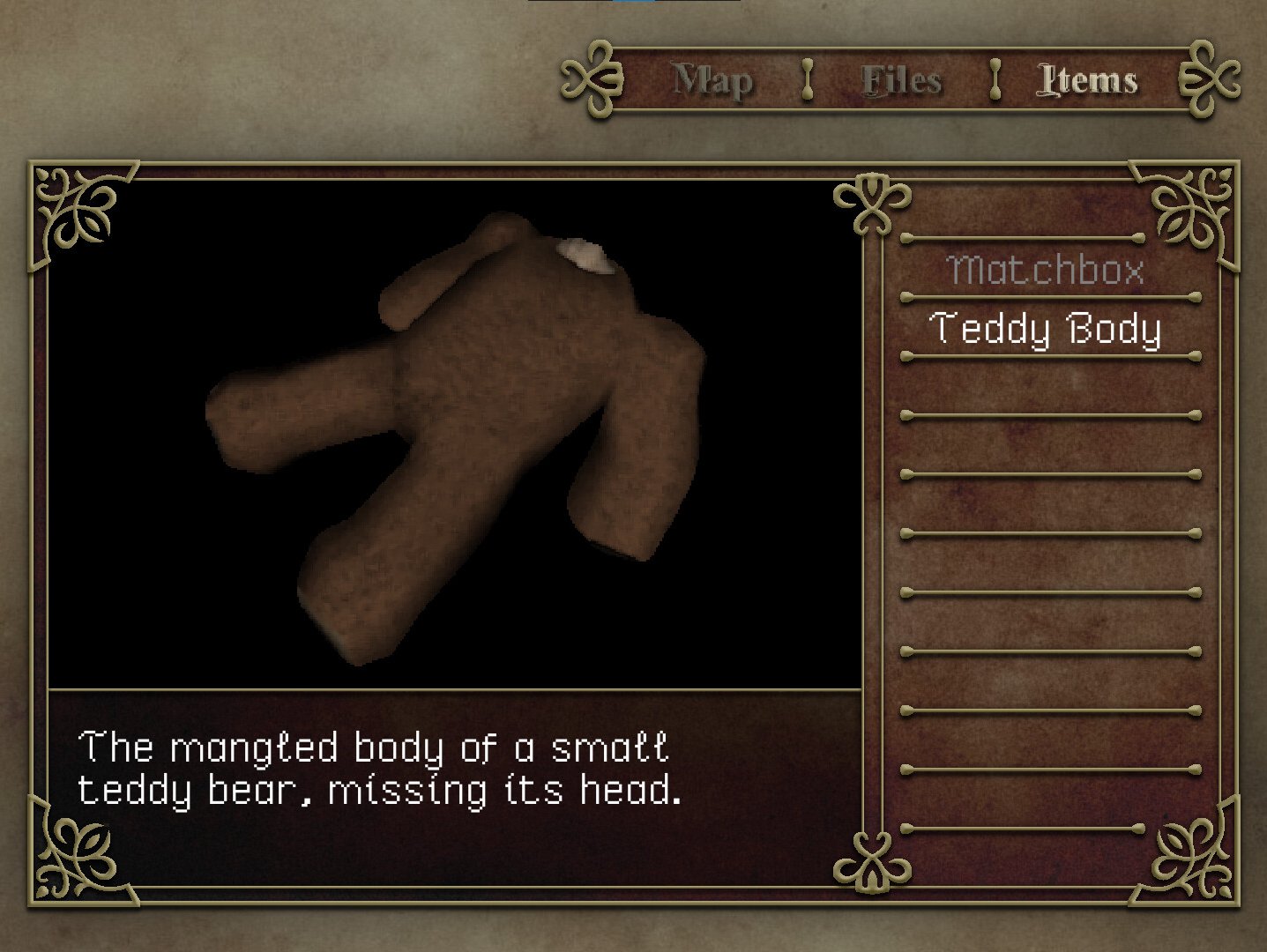Viewport: 1267px width, 952px height.
Task: Choose the Teddy Body item entry
Action: pyautogui.click(x=1046, y=329)
